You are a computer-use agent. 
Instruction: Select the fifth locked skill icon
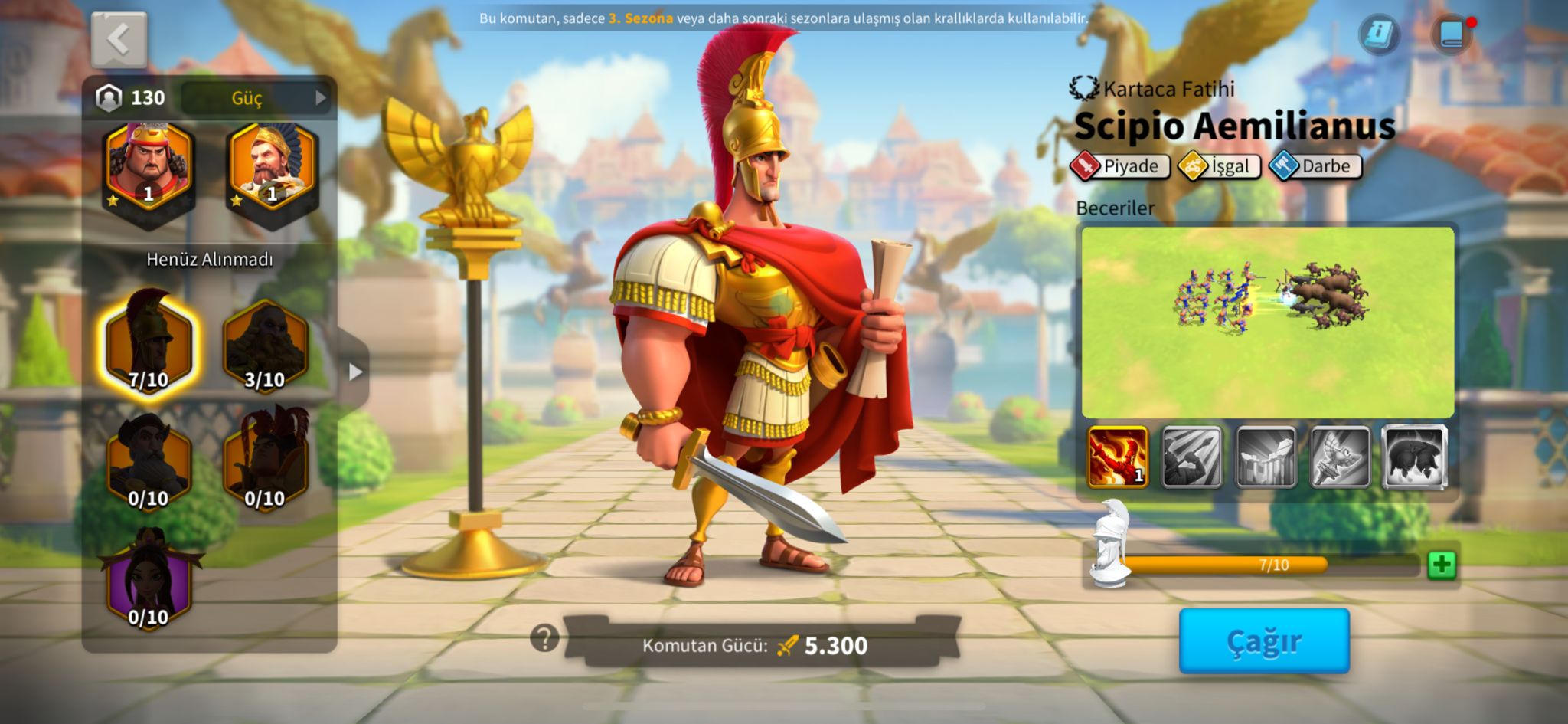click(x=1414, y=457)
